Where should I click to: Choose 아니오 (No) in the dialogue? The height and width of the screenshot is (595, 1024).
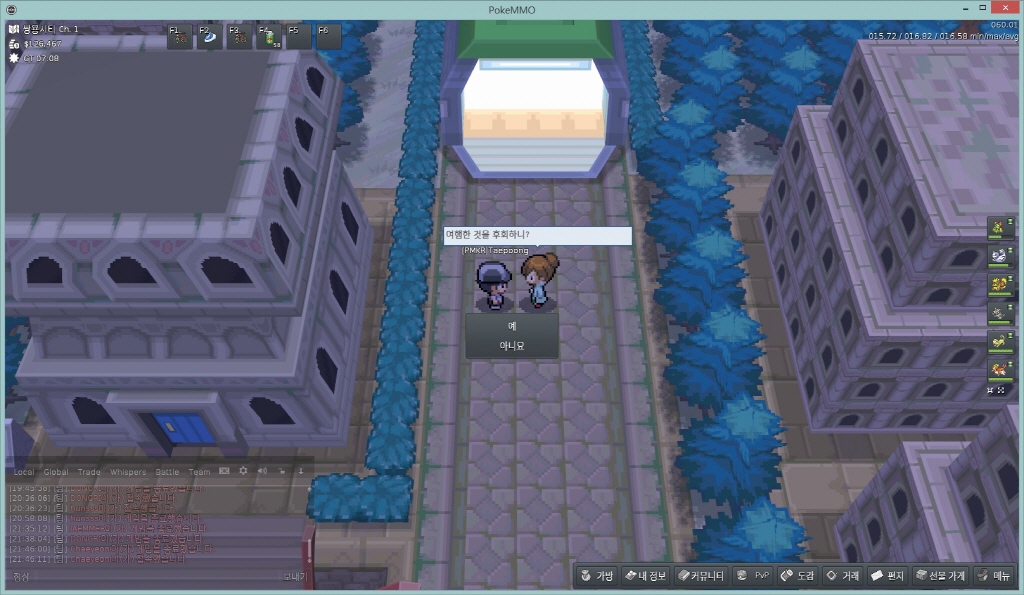tap(511, 346)
